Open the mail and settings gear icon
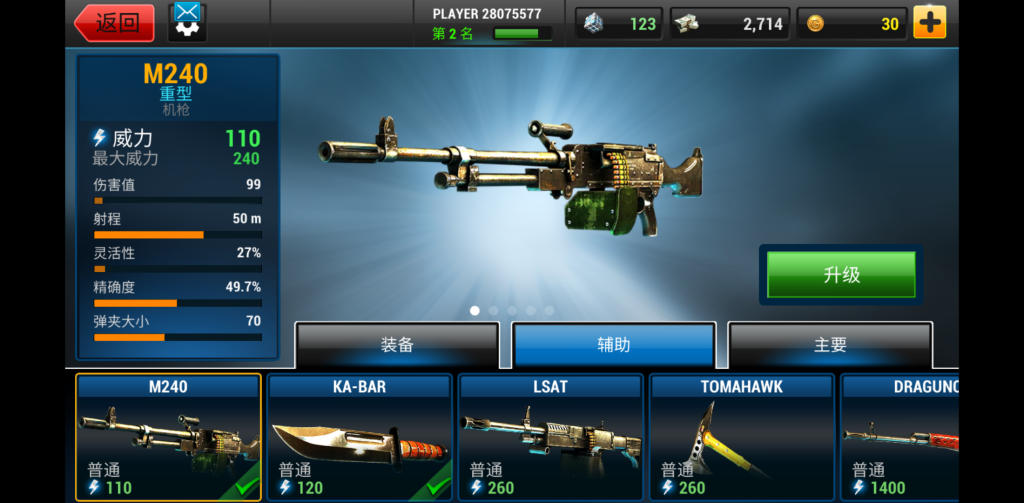 coord(187,22)
